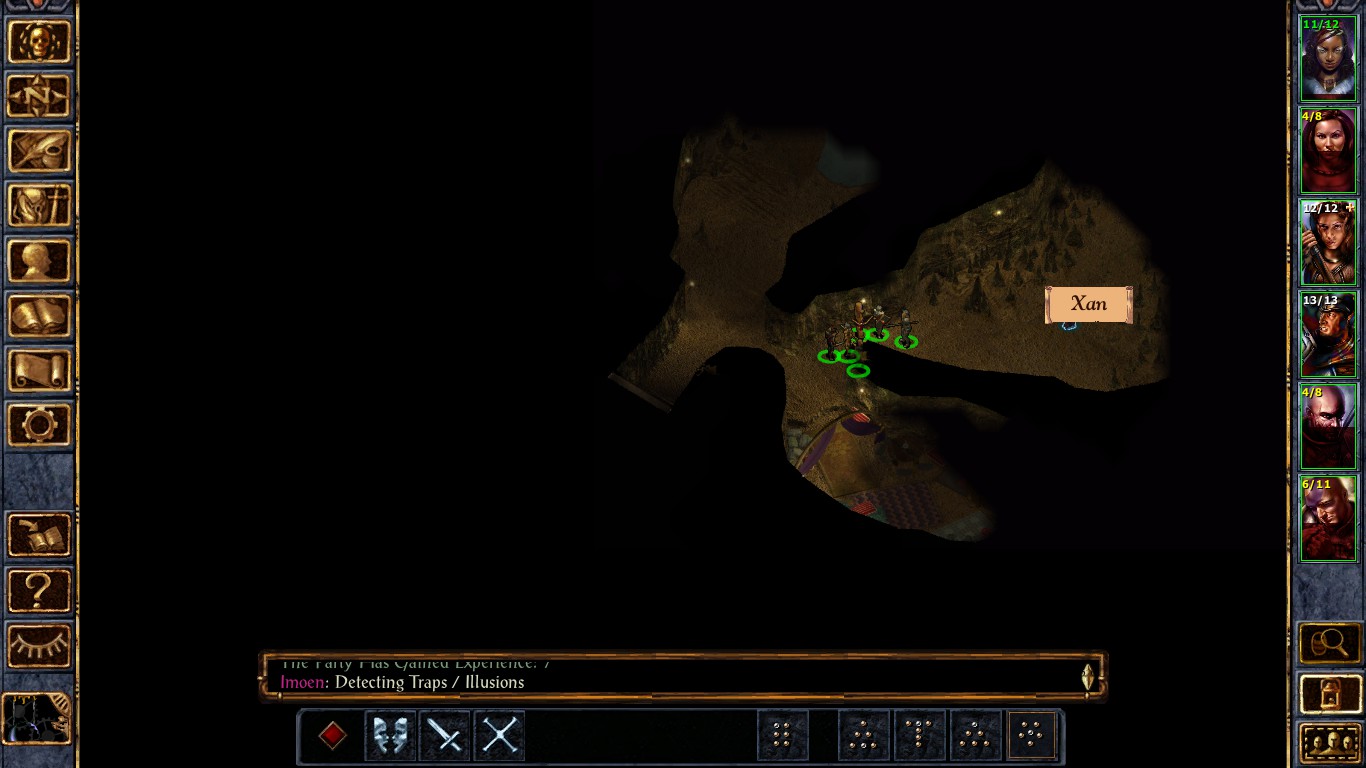1366x768 pixels.
Task: Open the inventory screen
Action: coord(39,207)
